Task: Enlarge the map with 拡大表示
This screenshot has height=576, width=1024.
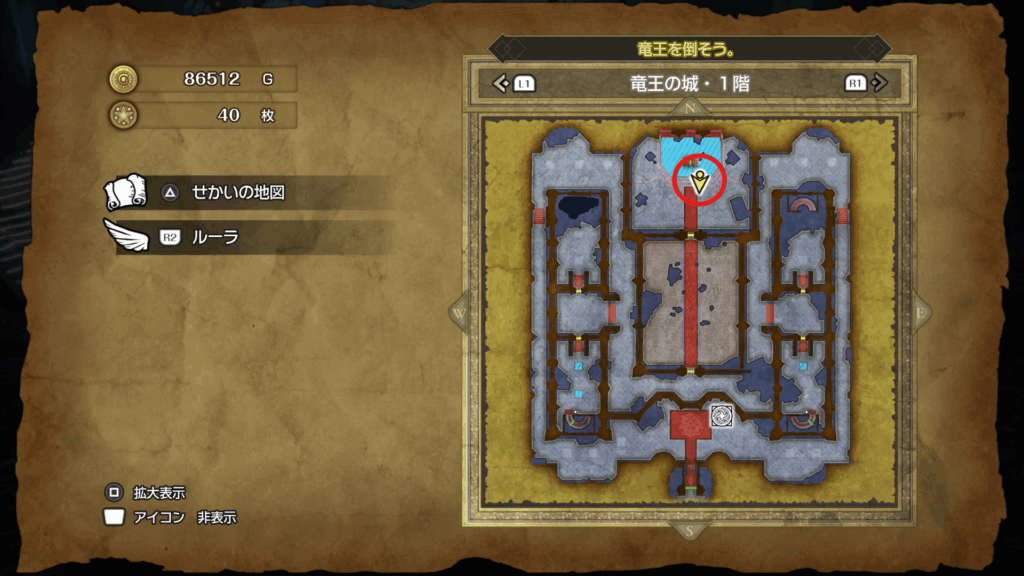Action: pyautogui.click(x=147, y=493)
